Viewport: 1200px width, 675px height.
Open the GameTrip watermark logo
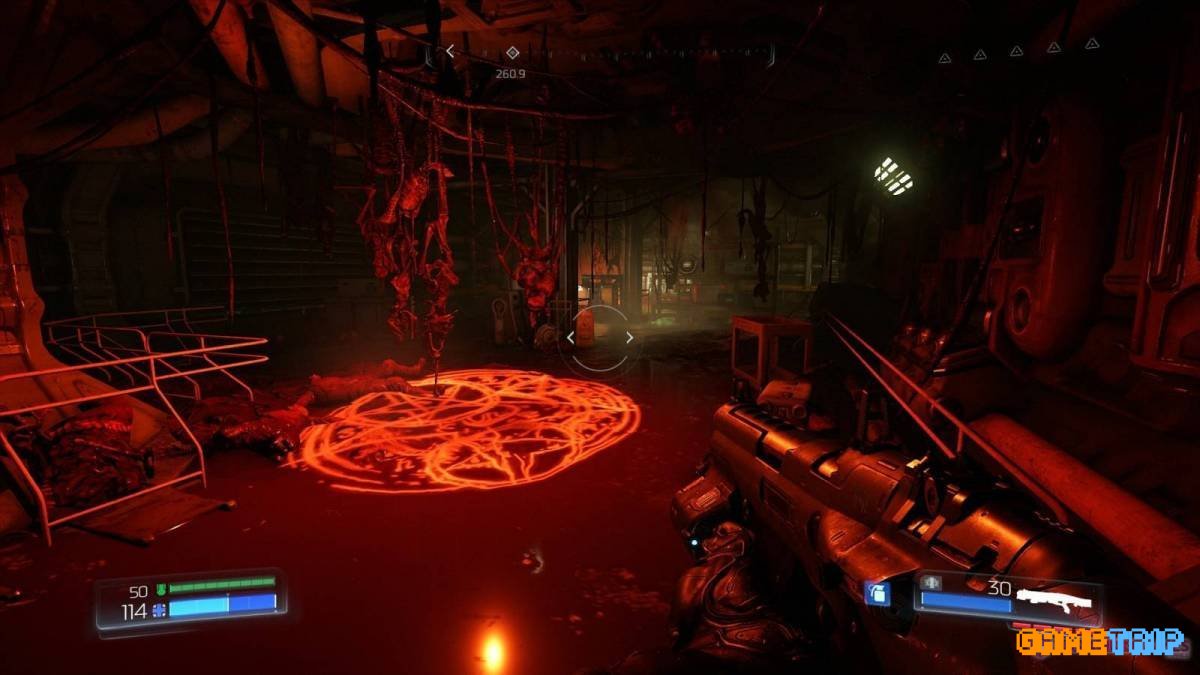(1099, 641)
